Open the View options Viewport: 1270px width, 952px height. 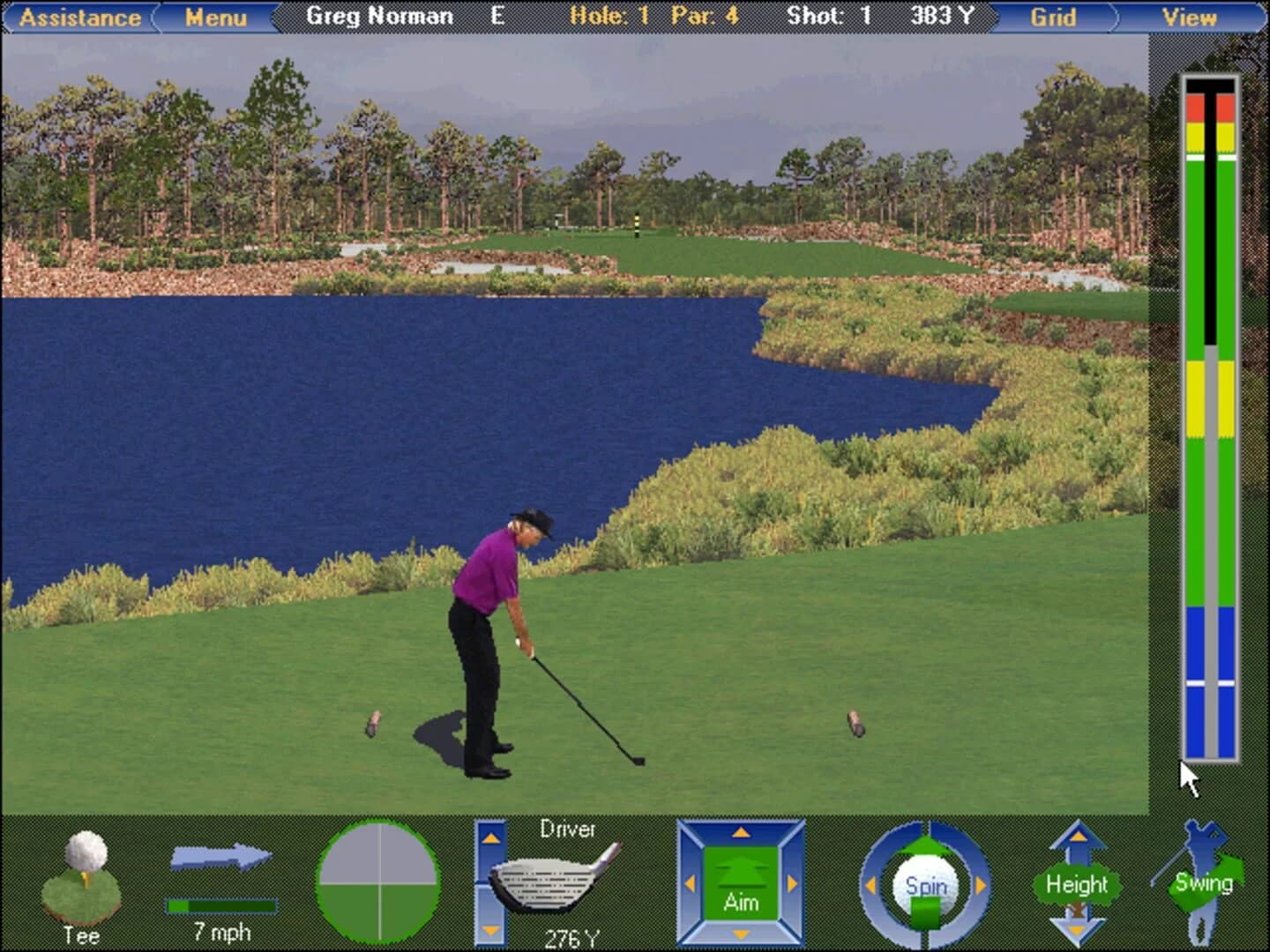pyautogui.click(x=1191, y=16)
